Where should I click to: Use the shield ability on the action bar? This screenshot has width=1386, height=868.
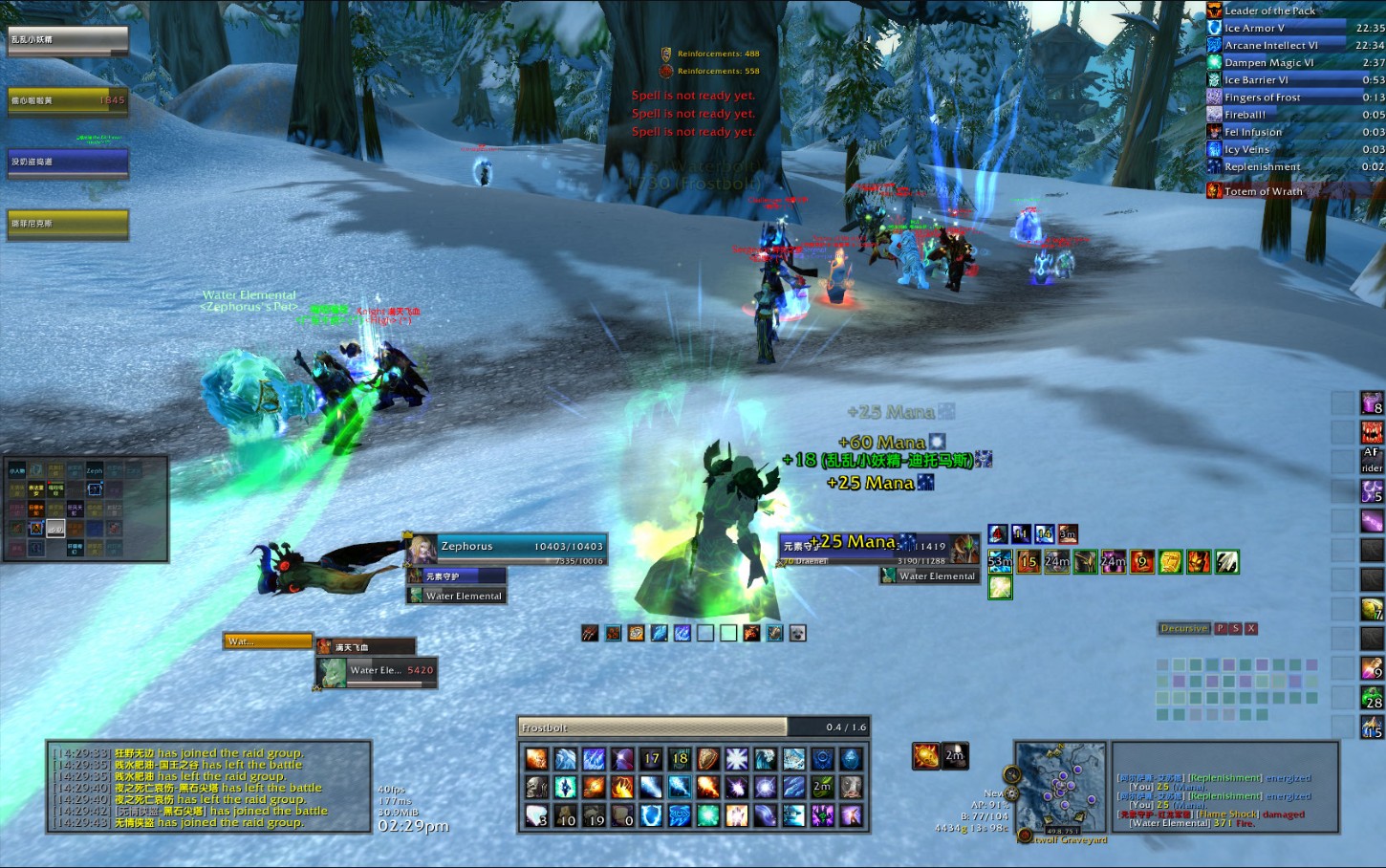click(x=708, y=759)
